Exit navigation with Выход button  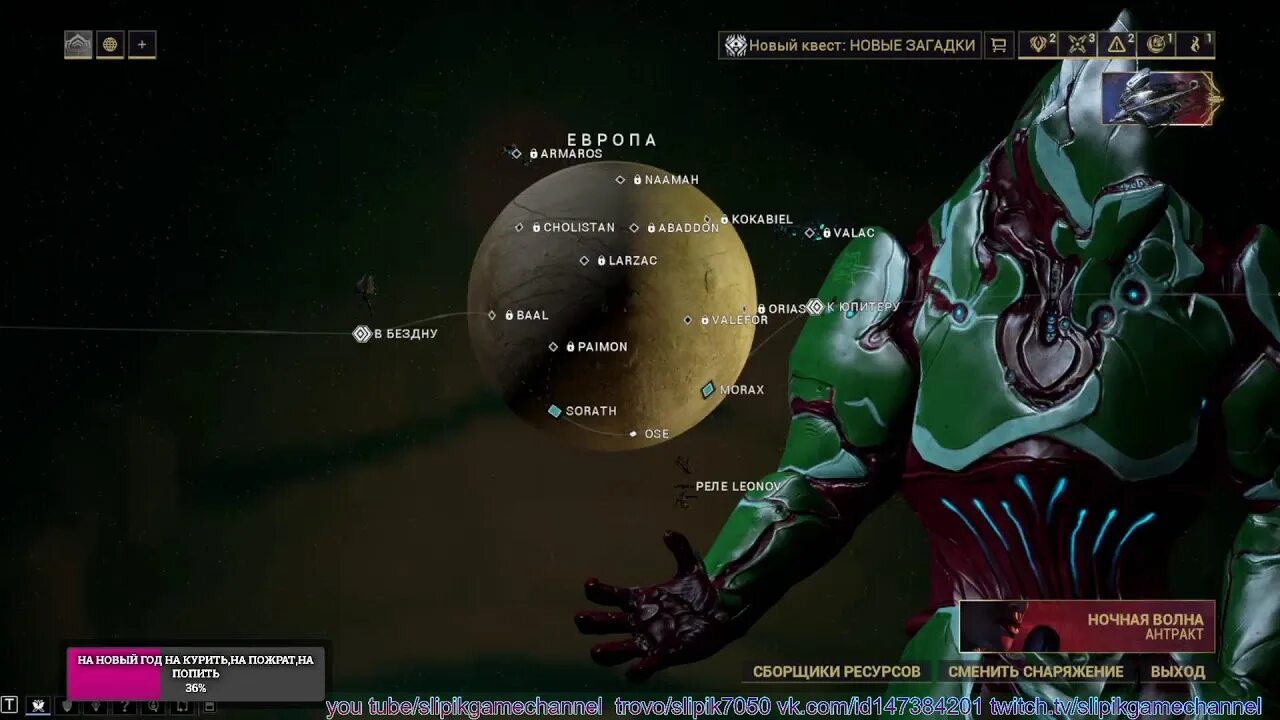coord(1177,672)
